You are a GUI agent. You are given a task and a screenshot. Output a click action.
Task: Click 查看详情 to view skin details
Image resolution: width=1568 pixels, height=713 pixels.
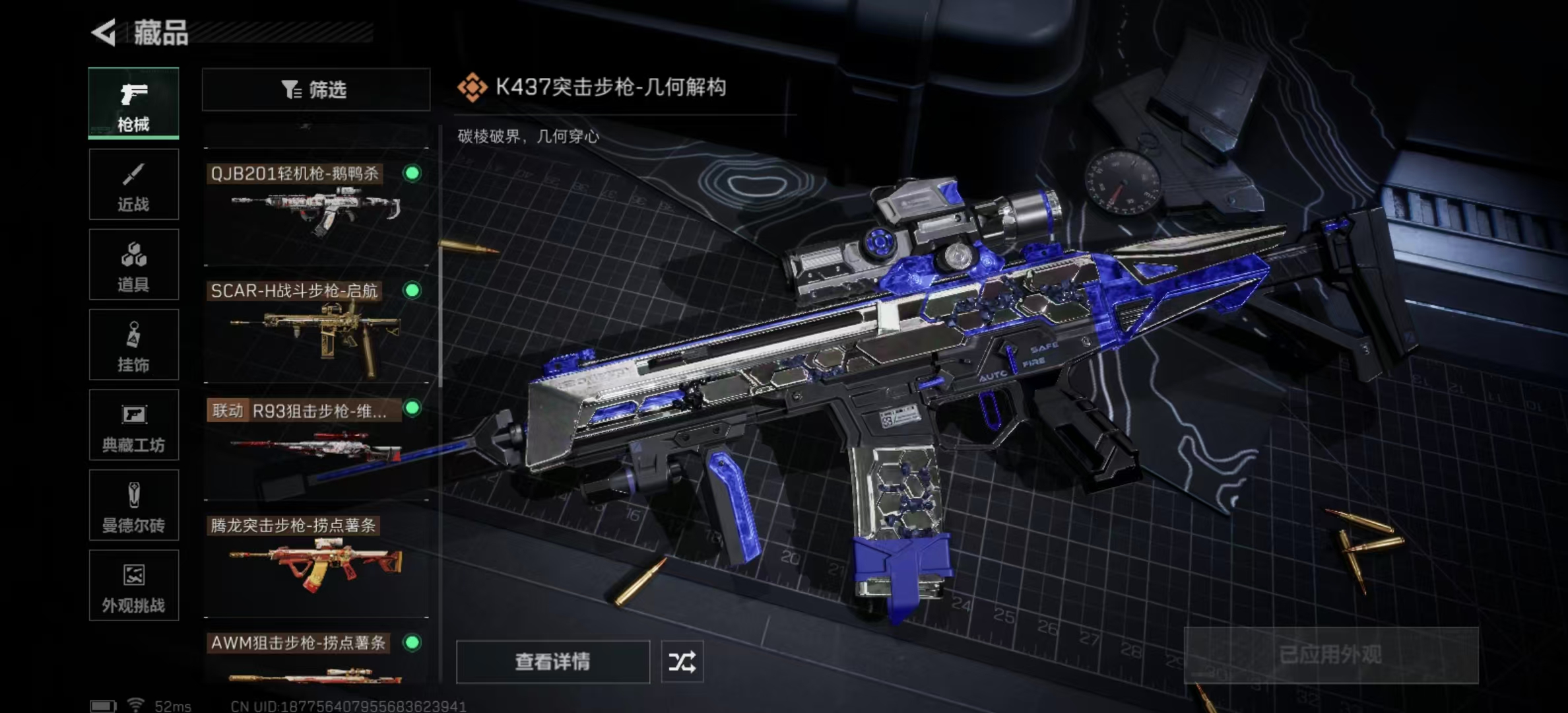(x=552, y=662)
